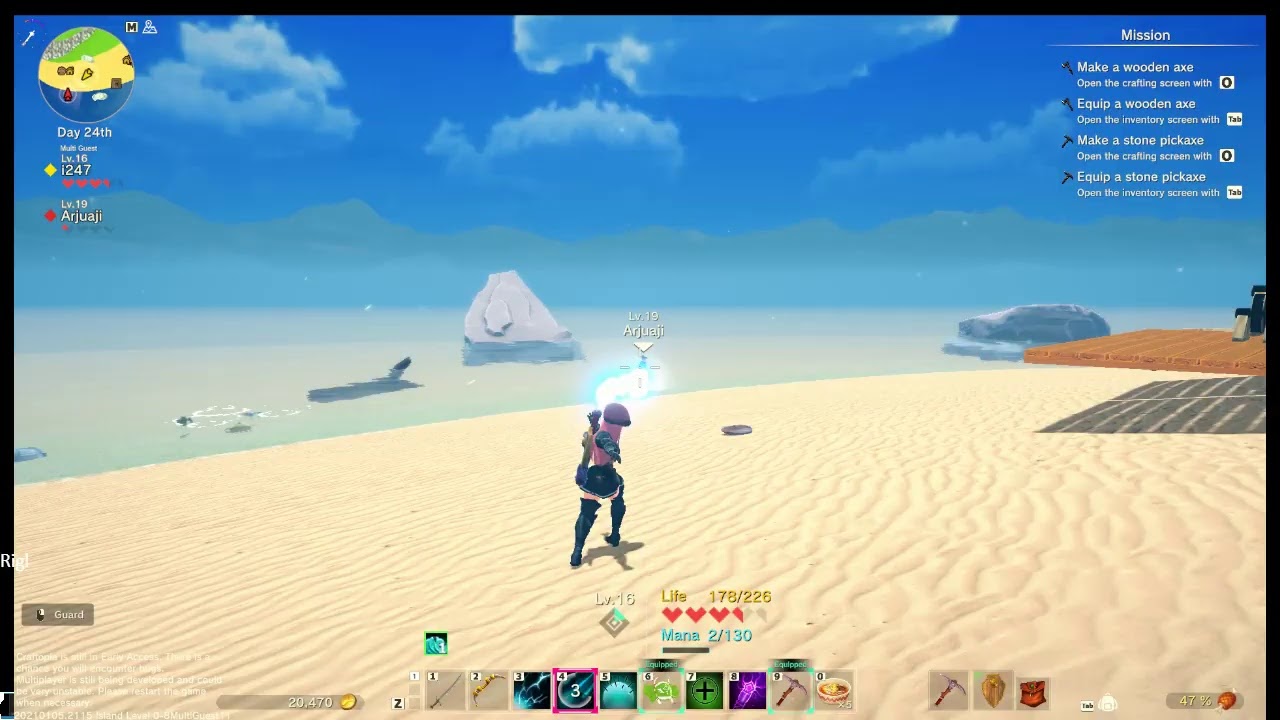Choose the pink-highlighted skill in slot 4
Viewport: 1280px width, 720px height.
pyautogui.click(x=576, y=691)
